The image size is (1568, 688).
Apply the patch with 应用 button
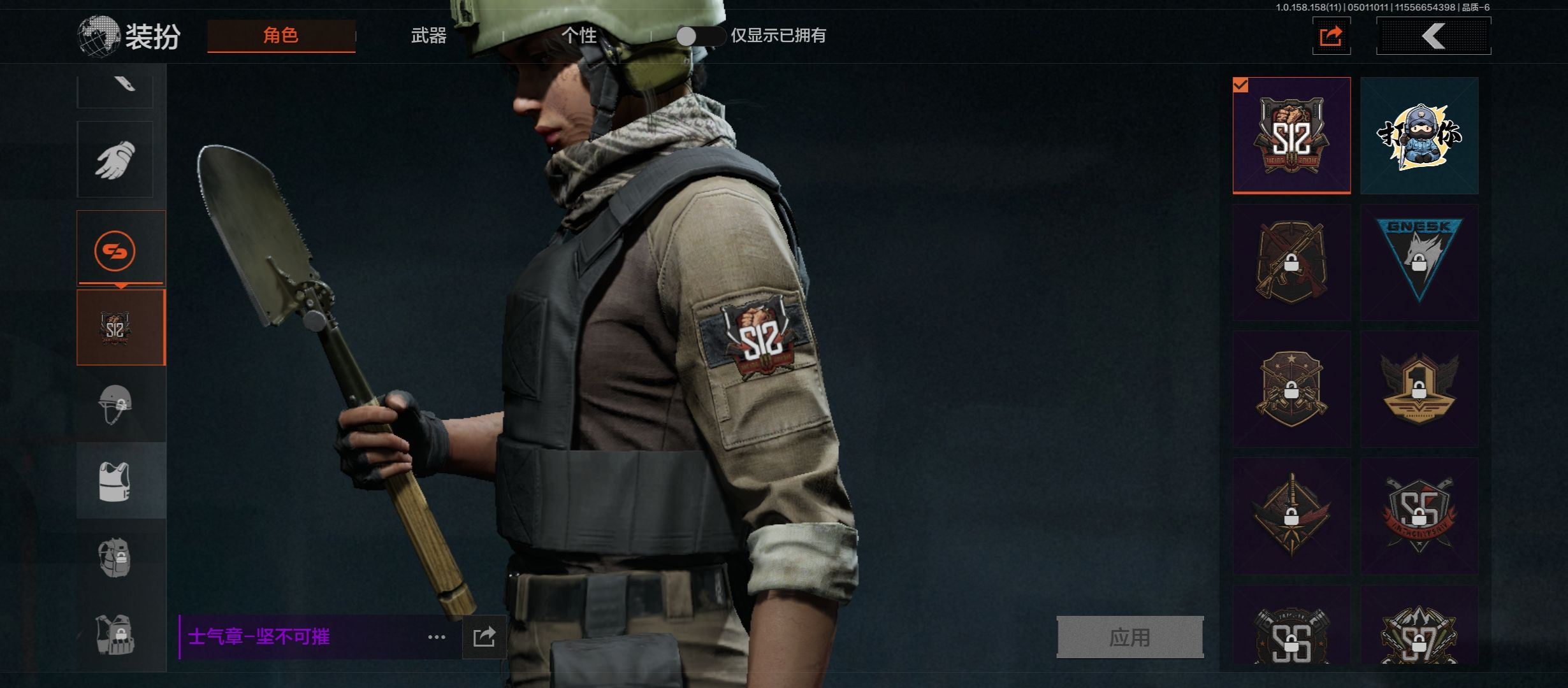point(1129,637)
